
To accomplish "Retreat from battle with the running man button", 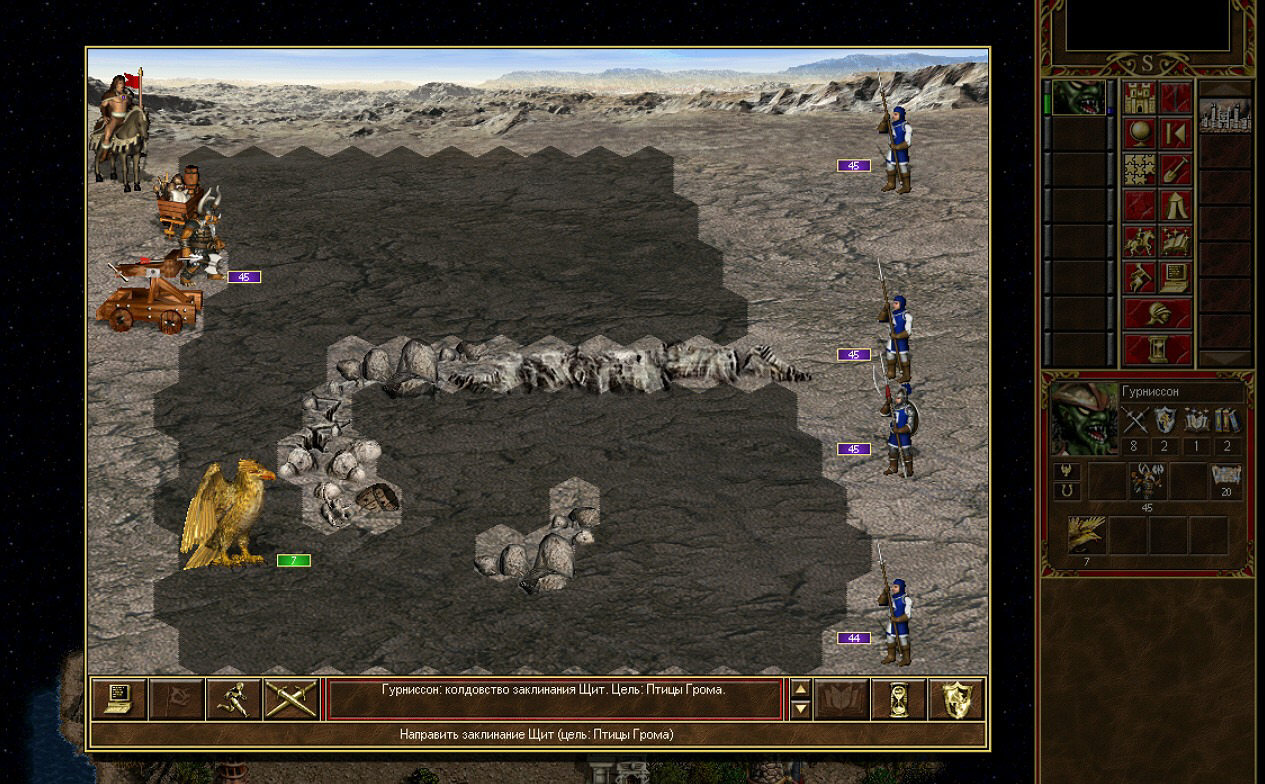I will [234, 699].
